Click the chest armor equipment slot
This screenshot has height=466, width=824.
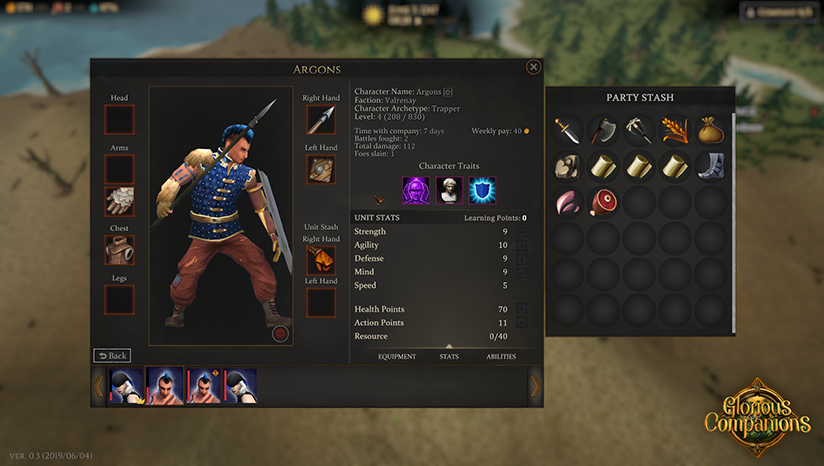119,250
